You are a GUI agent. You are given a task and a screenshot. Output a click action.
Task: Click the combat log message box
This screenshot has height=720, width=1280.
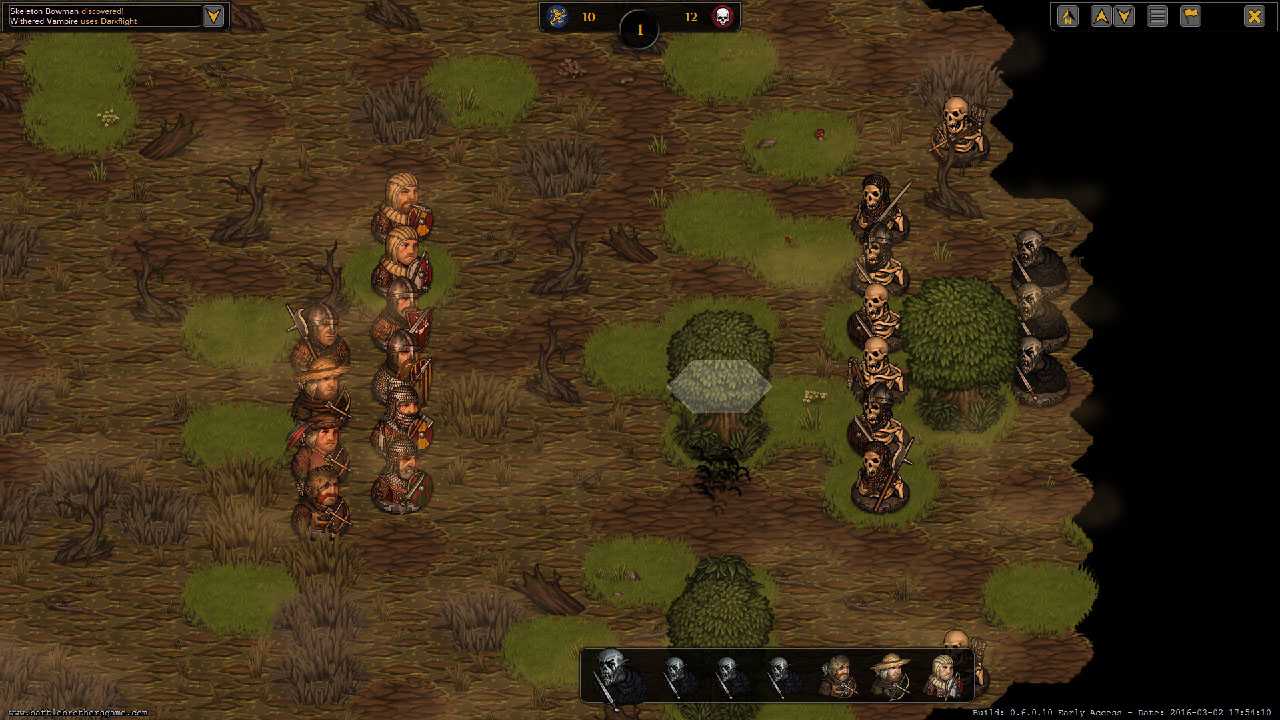(100, 16)
